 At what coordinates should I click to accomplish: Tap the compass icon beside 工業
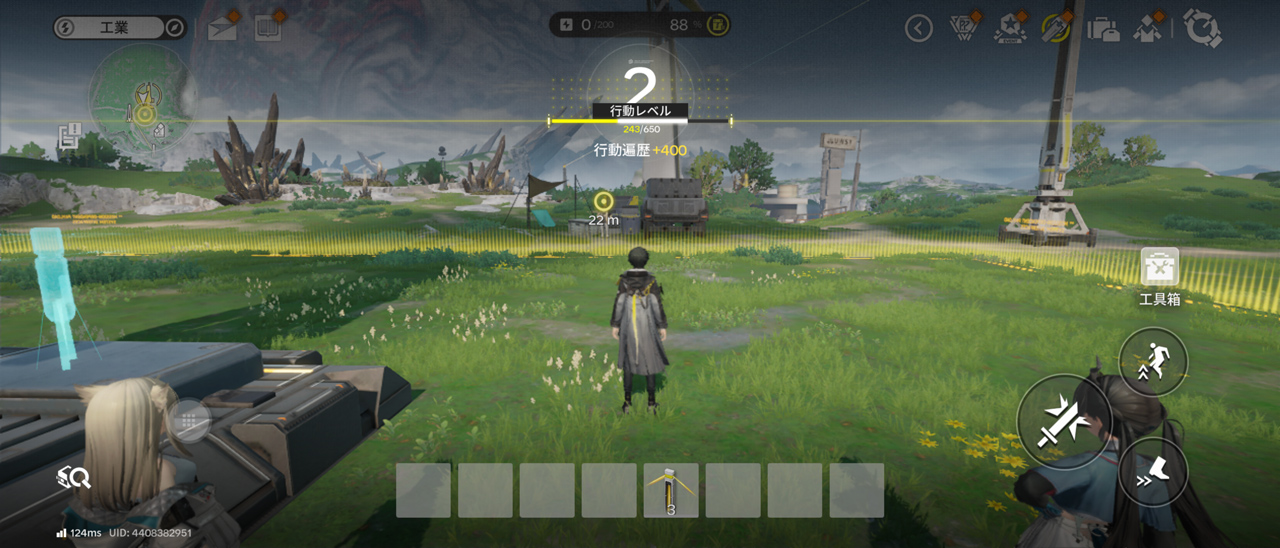(174, 28)
